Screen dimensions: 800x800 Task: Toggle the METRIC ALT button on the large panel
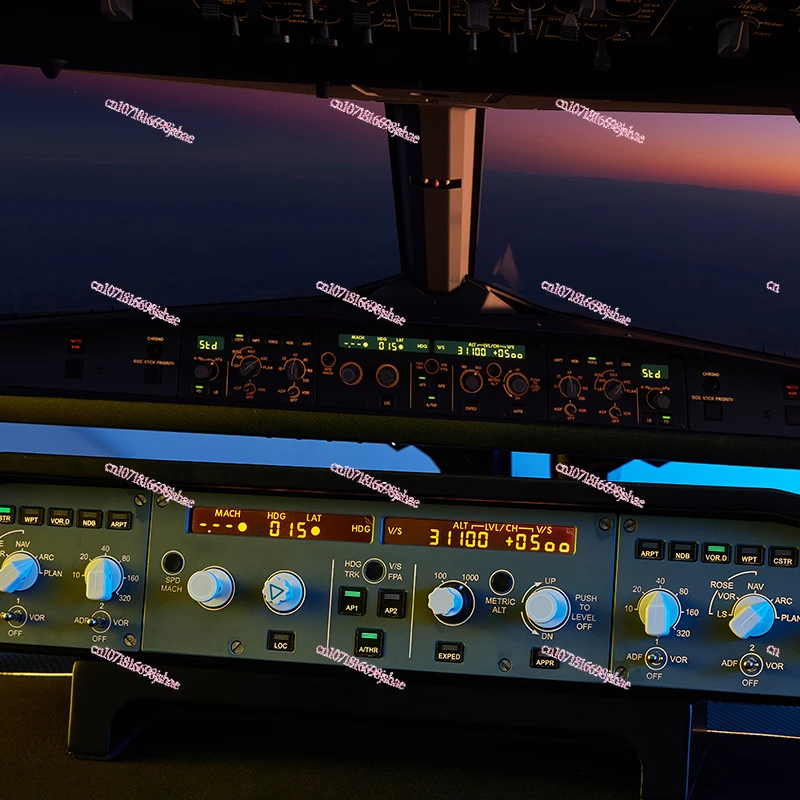(501, 582)
